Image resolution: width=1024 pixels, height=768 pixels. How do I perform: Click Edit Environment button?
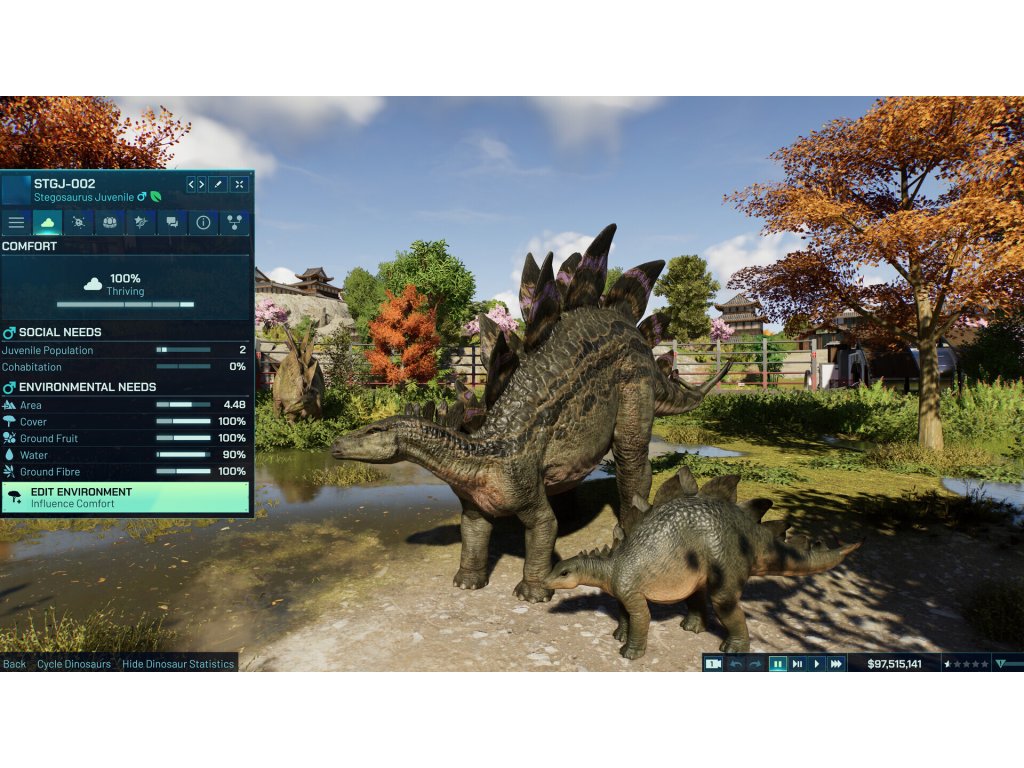point(125,498)
